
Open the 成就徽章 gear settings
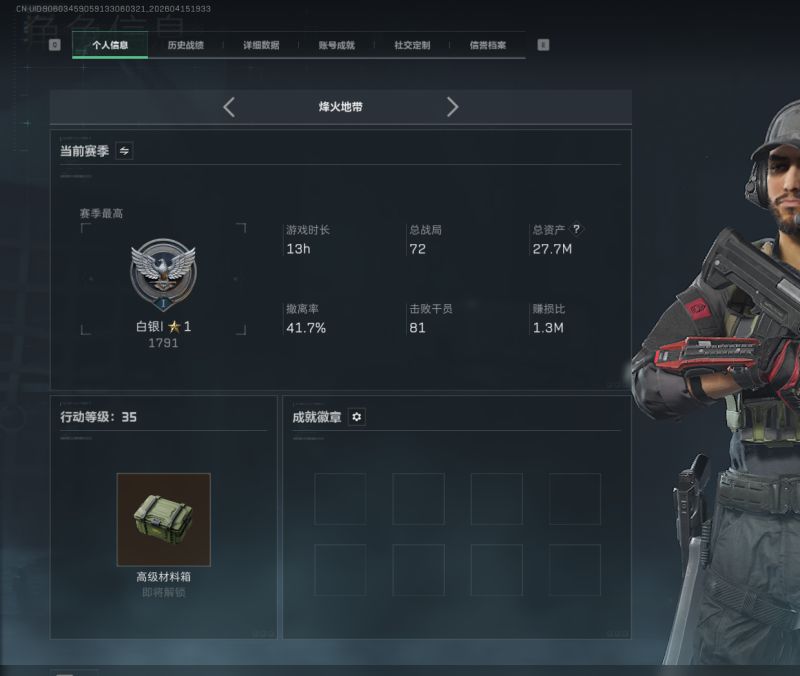(357, 417)
